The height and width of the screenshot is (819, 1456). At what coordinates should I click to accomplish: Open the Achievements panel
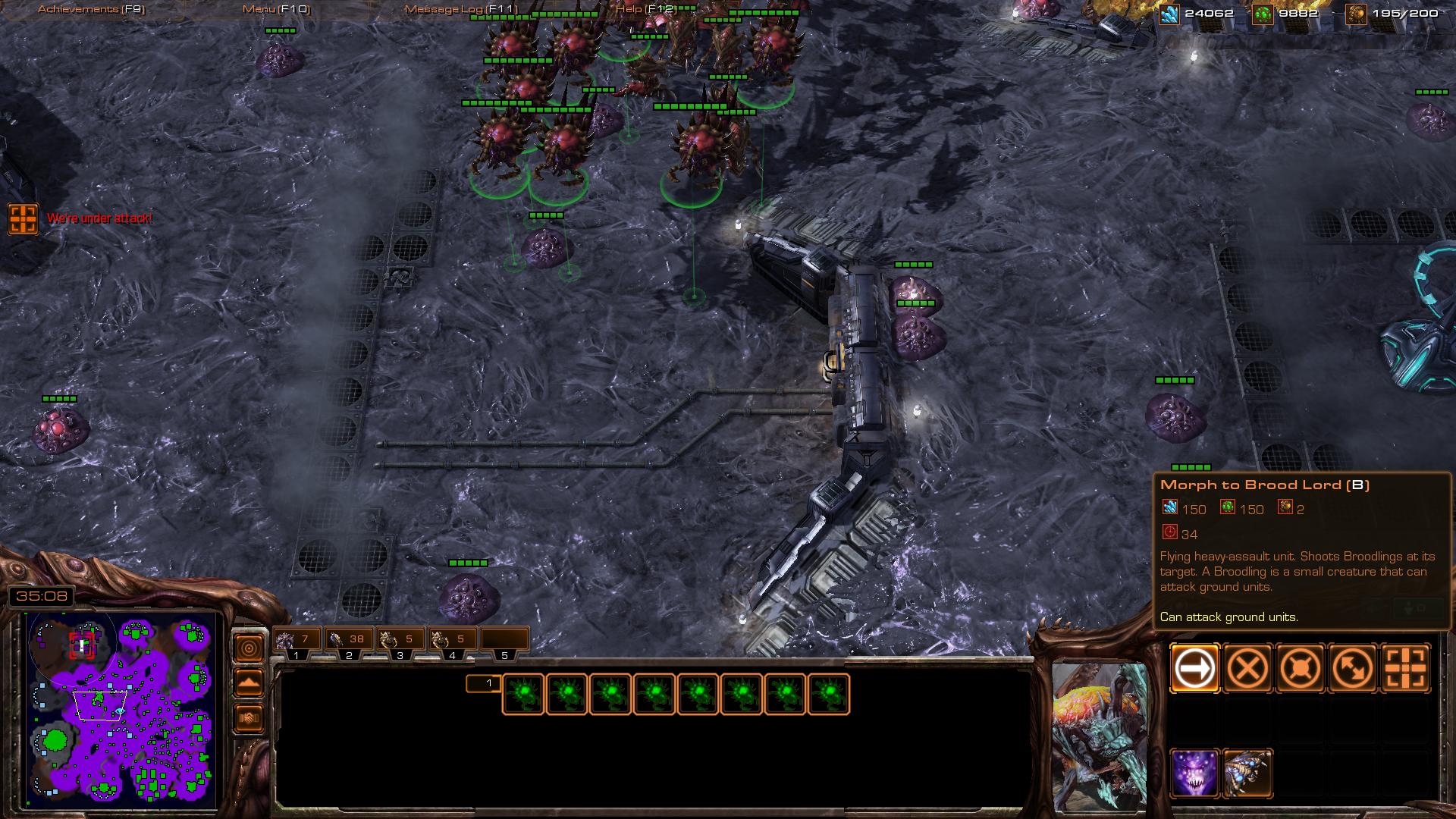[x=91, y=9]
